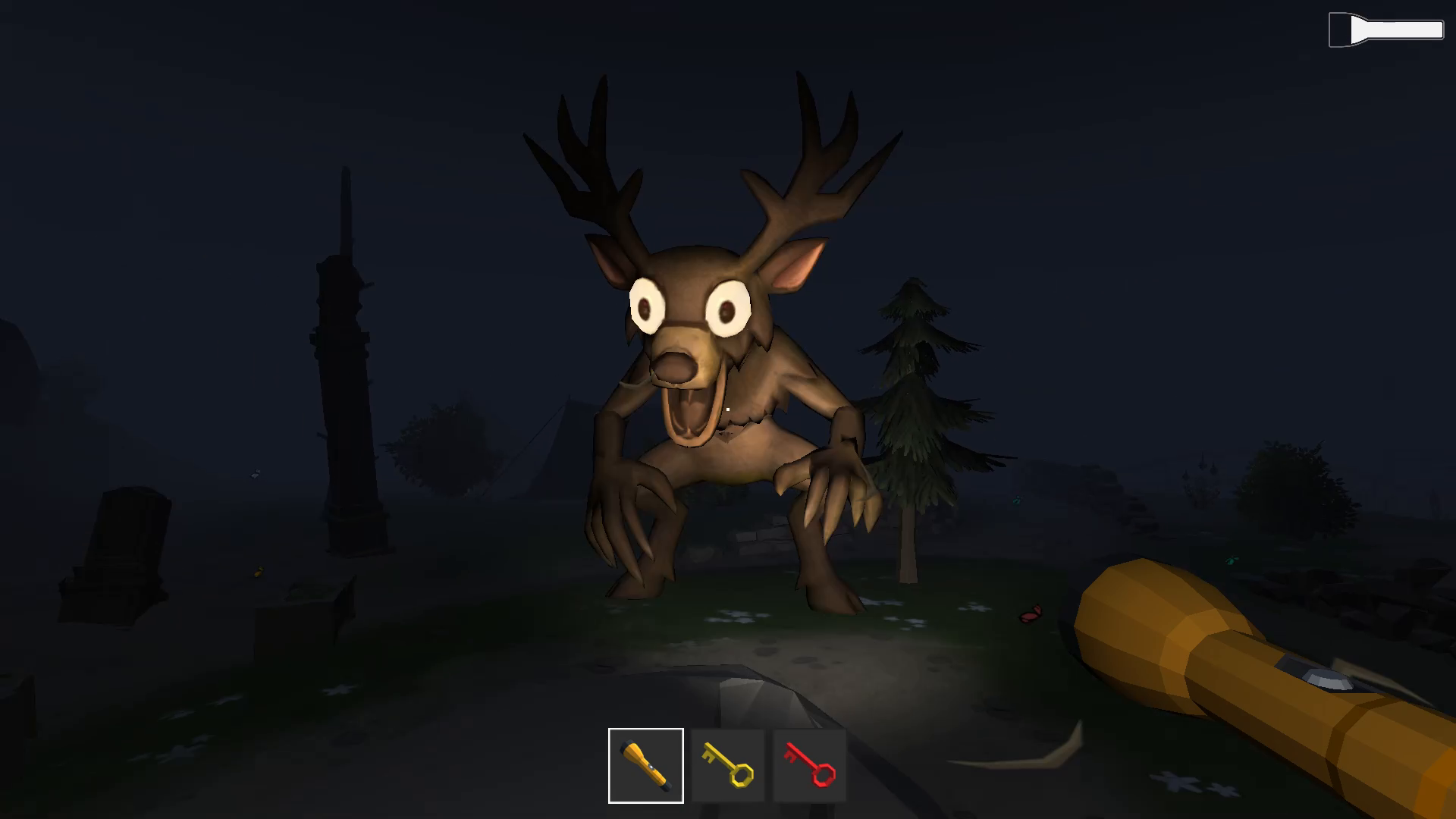Click the flashlight battery level bar
Image resolution: width=1456 pixels, height=819 pixels.
(x=1399, y=30)
